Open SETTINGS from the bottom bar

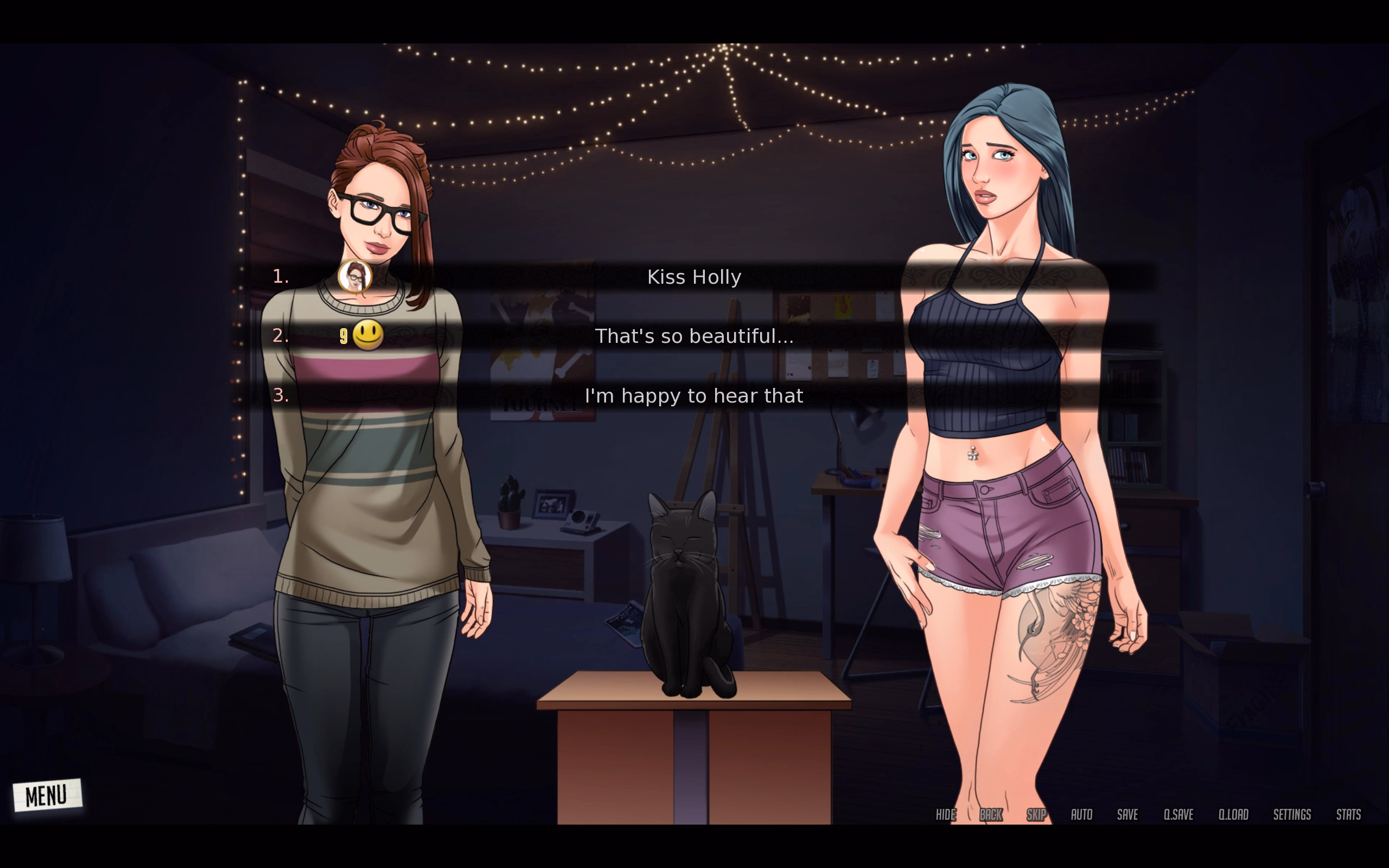[1292, 815]
